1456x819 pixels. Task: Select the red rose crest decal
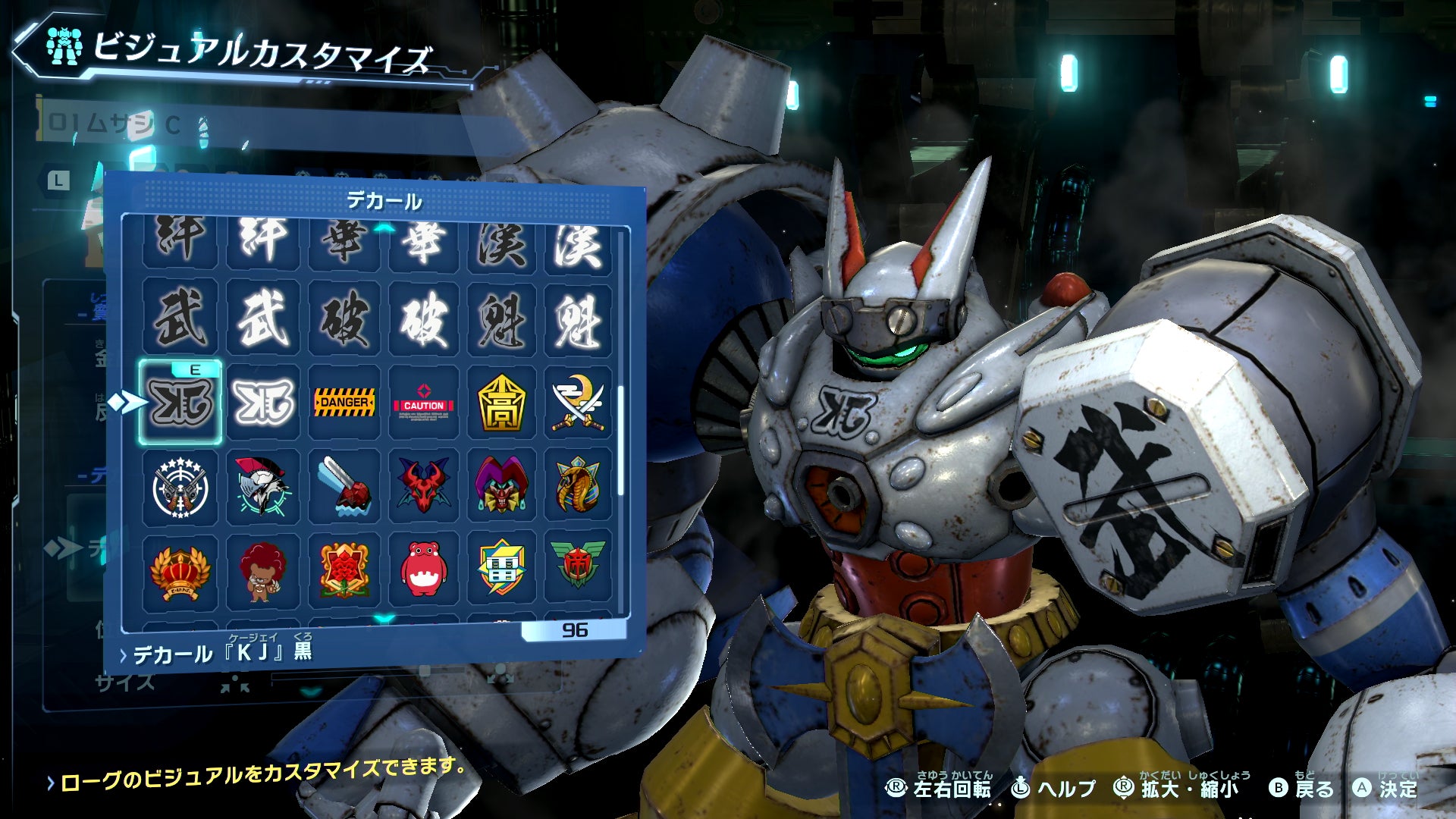(344, 571)
